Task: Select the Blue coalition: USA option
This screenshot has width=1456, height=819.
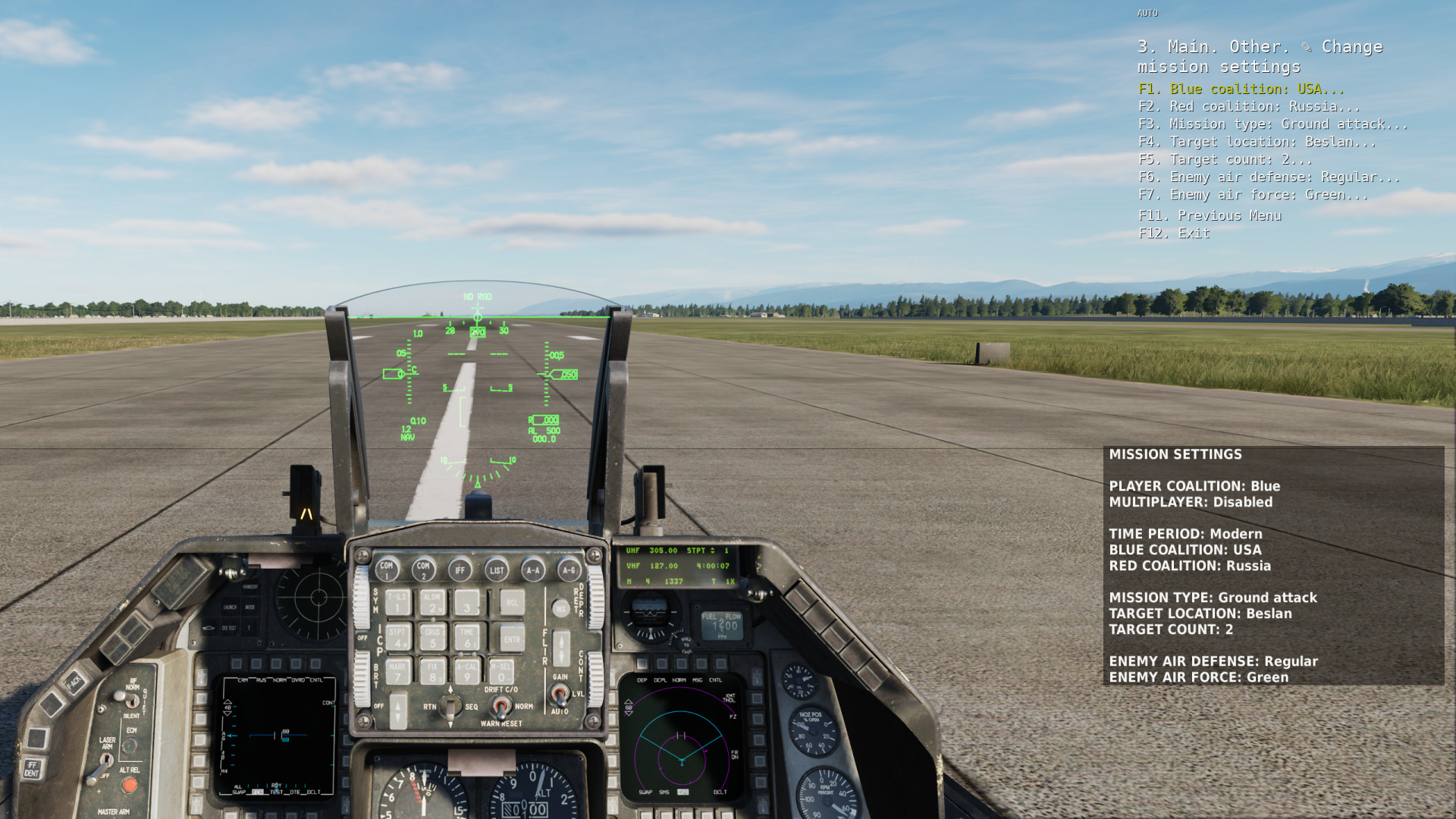Action: (1241, 89)
